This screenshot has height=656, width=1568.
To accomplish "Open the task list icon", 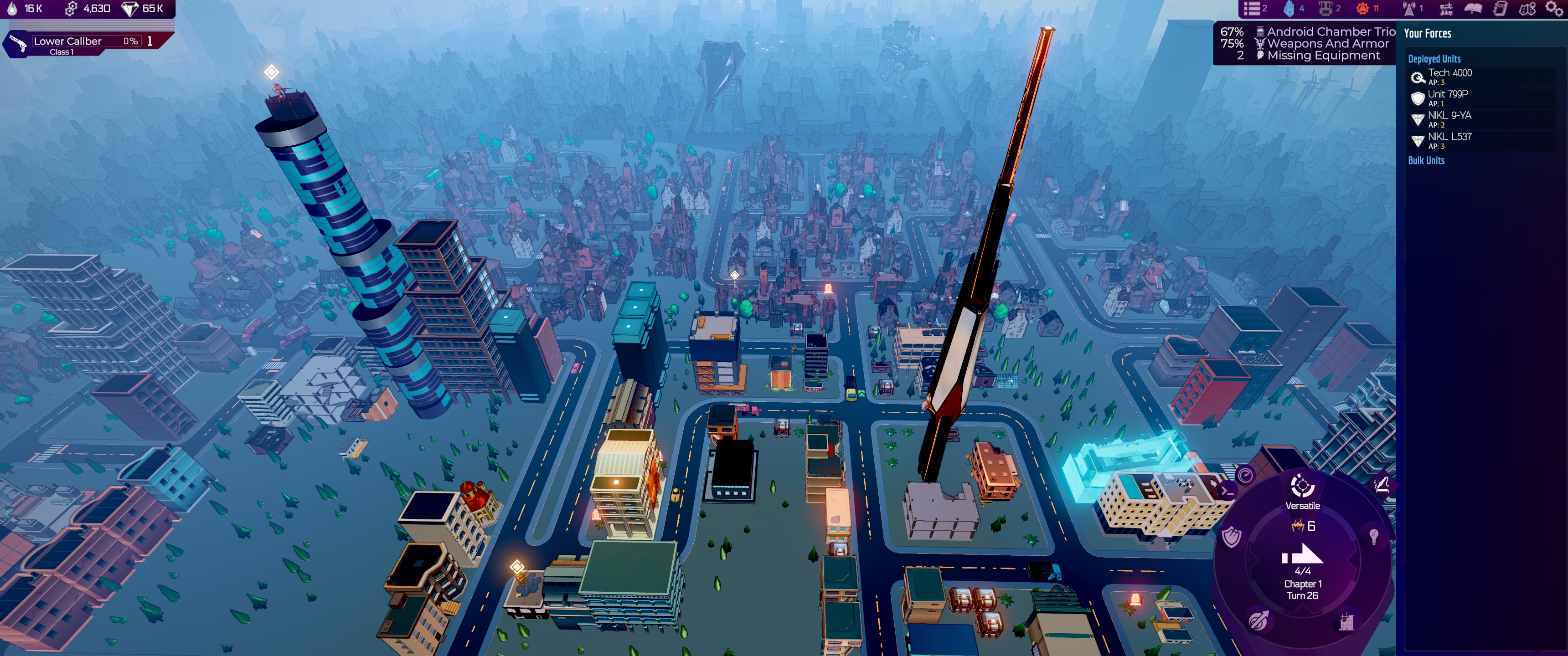I will pyautogui.click(x=1253, y=9).
